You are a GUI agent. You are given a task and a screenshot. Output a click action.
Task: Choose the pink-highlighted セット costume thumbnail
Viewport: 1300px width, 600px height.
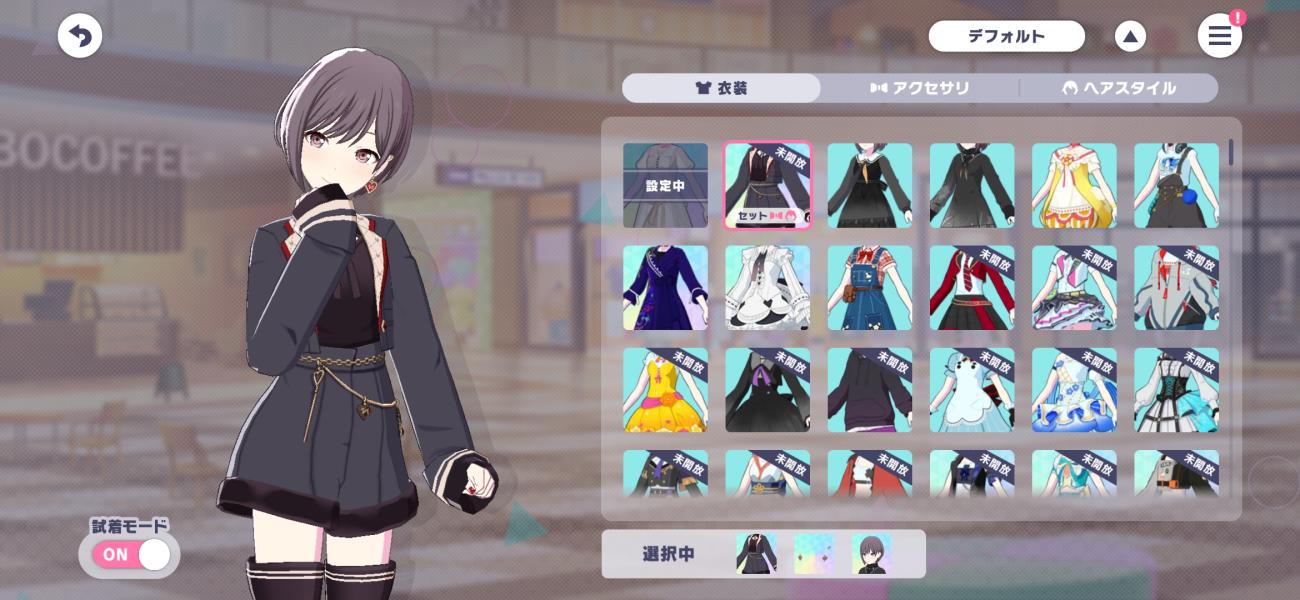pos(767,186)
